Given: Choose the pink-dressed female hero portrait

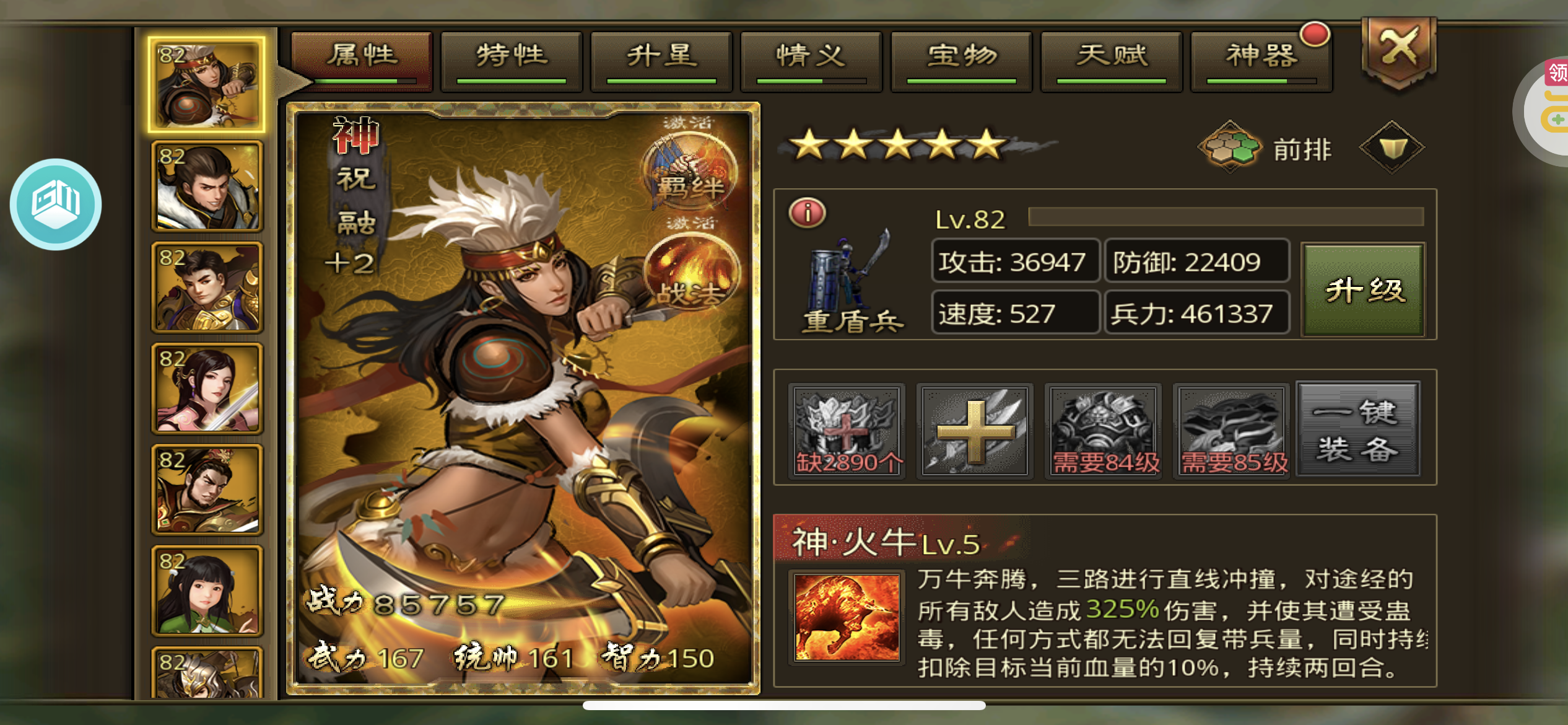Looking at the screenshot, I should tap(207, 389).
